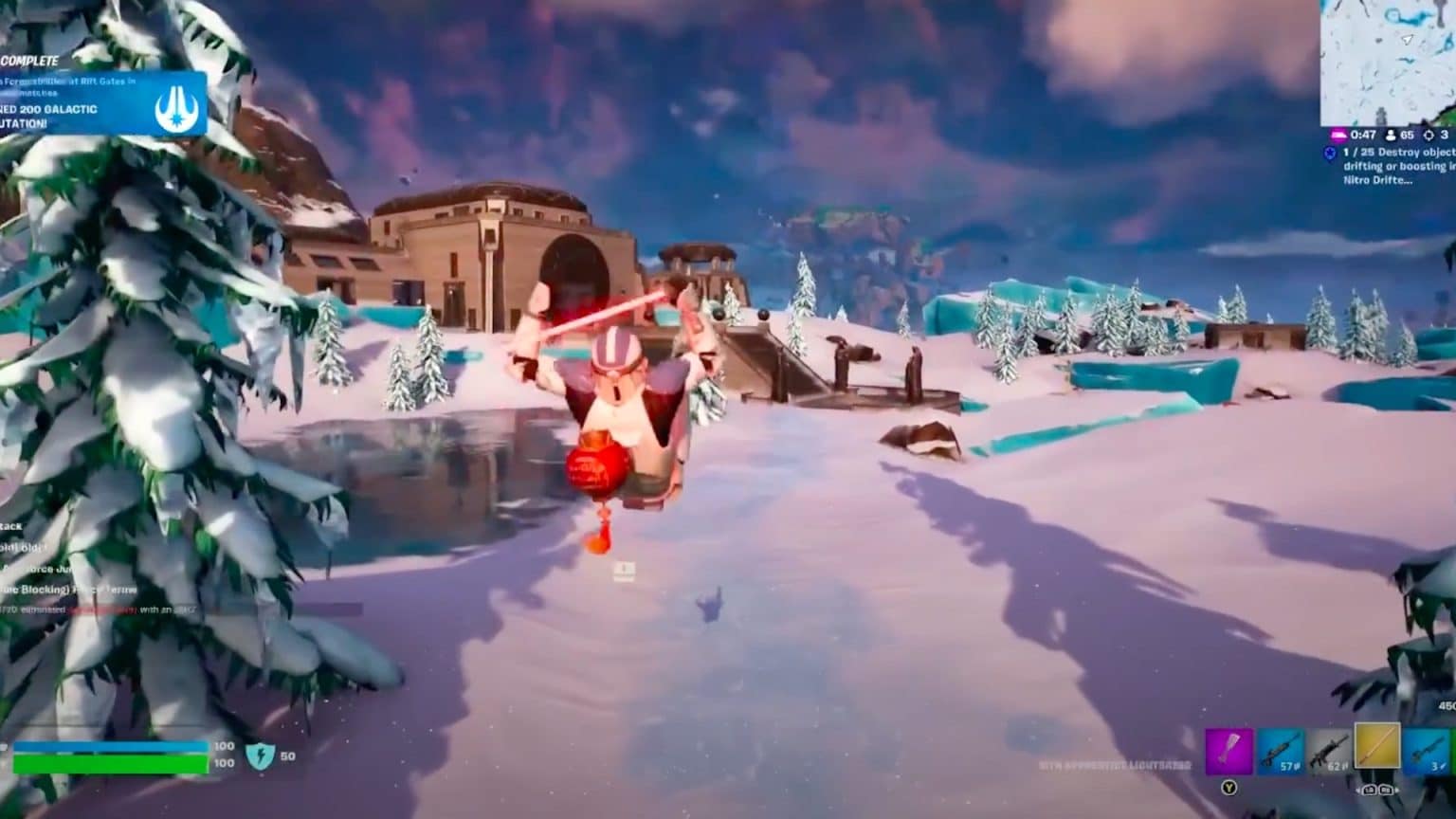Click the blue quest badge icon showing 1/25

click(x=1331, y=154)
